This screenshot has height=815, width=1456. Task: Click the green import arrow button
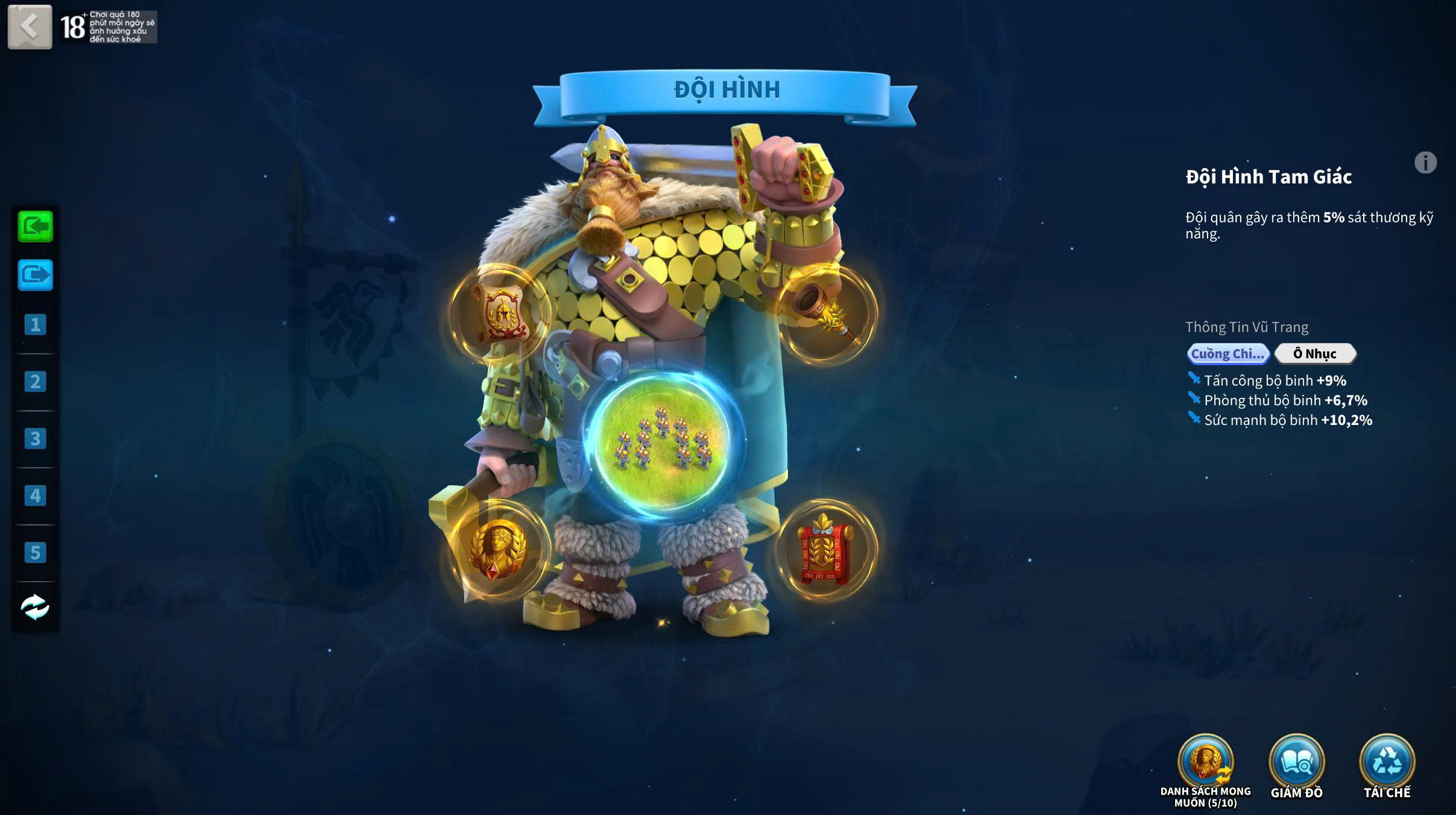coord(35,227)
